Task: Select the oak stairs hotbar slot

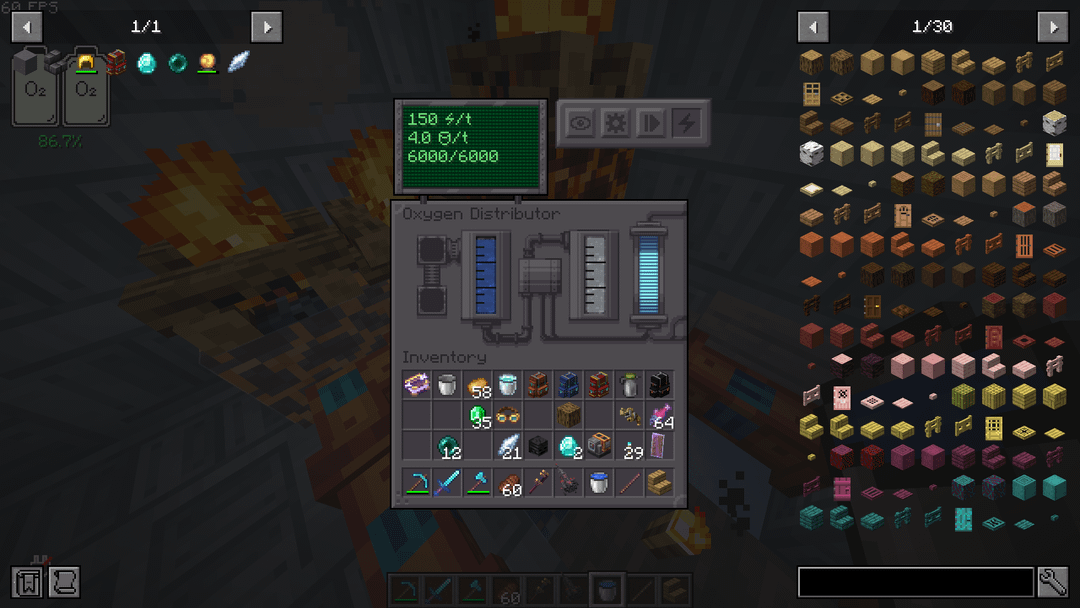Action: pos(659,484)
